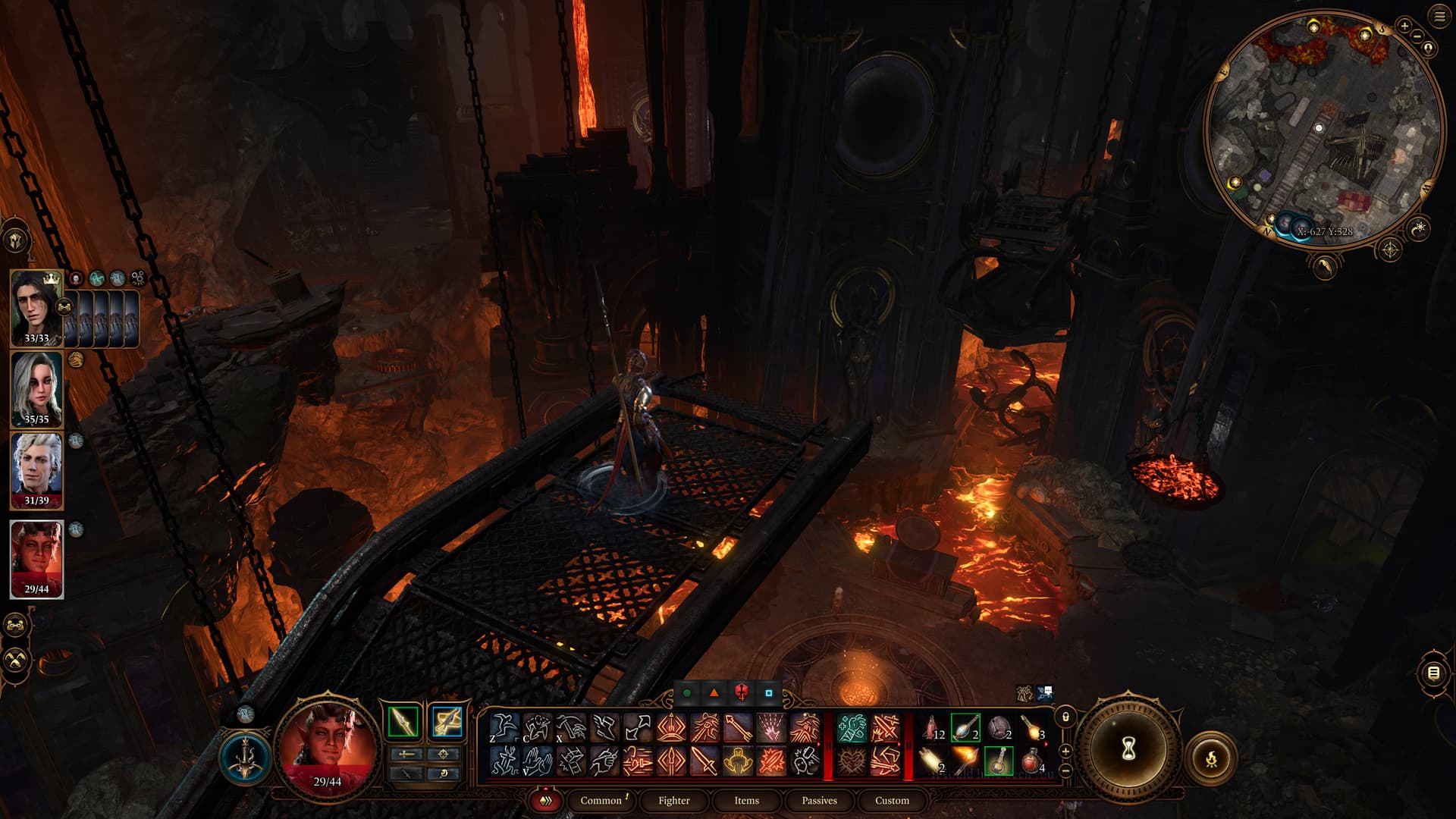1456x819 pixels.
Task: Select the dark-haired party leader portrait
Action: pyautogui.click(x=36, y=307)
